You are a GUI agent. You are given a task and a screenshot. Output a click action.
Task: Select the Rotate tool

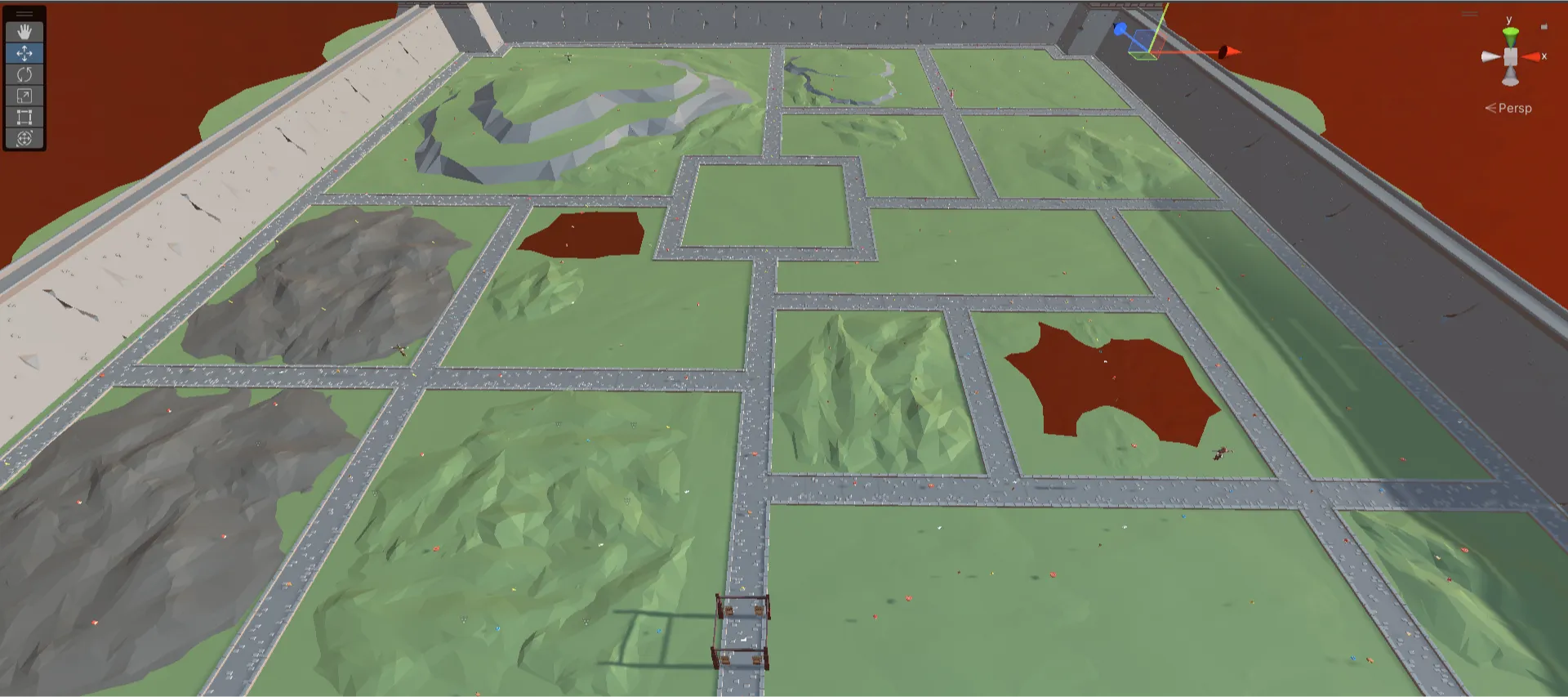coord(24,74)
